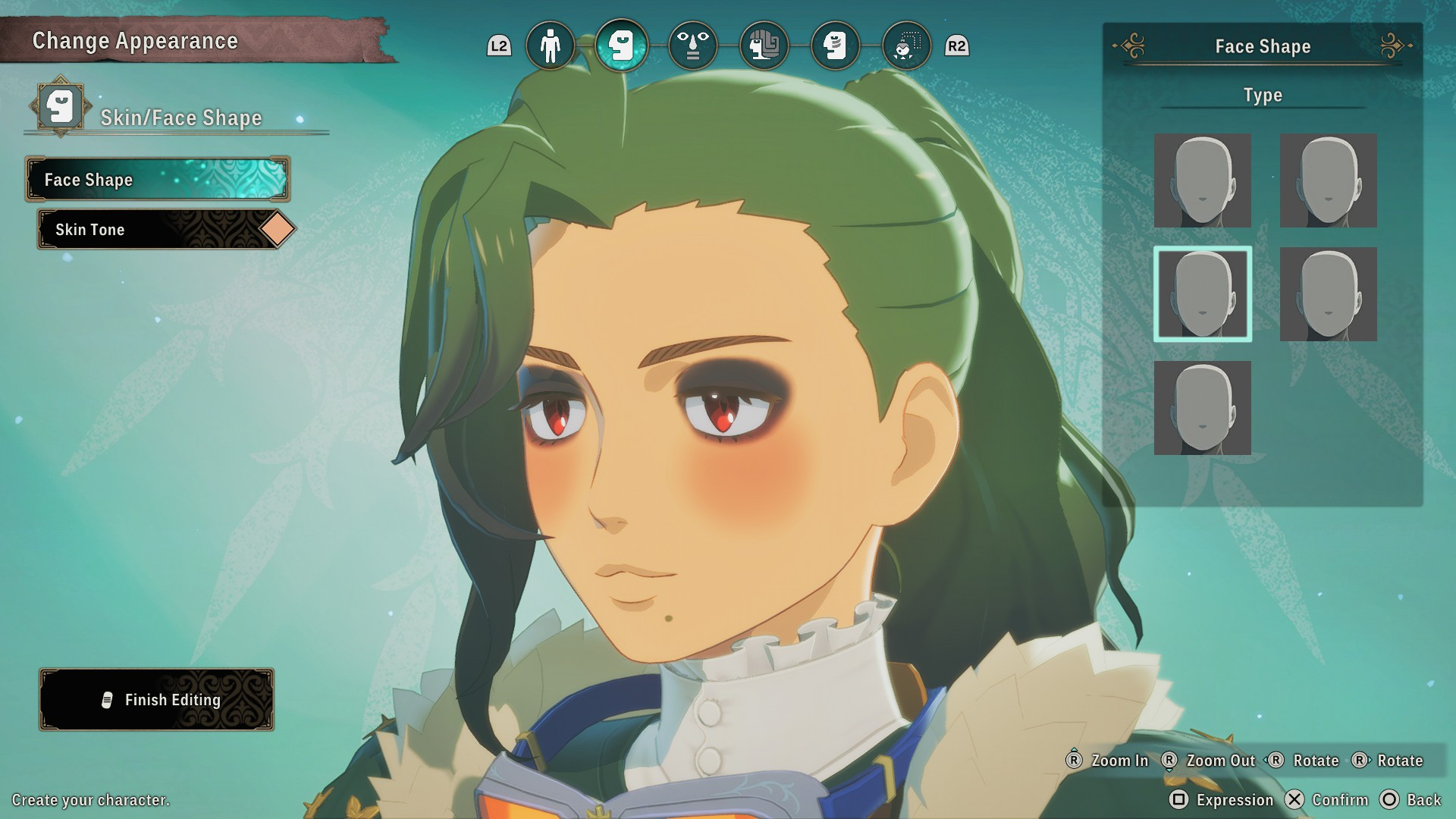Go to the hairstyle tab
The image size is (1456, 819).
click(764, 46)
